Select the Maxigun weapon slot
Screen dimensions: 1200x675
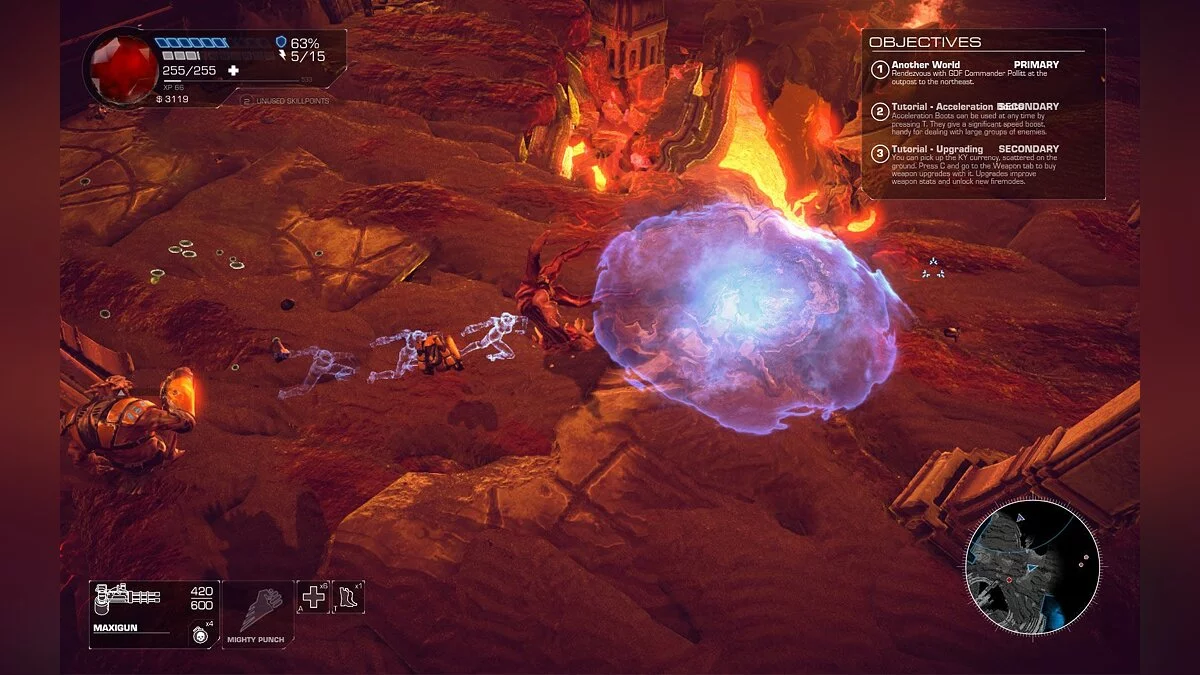(154, 614)
